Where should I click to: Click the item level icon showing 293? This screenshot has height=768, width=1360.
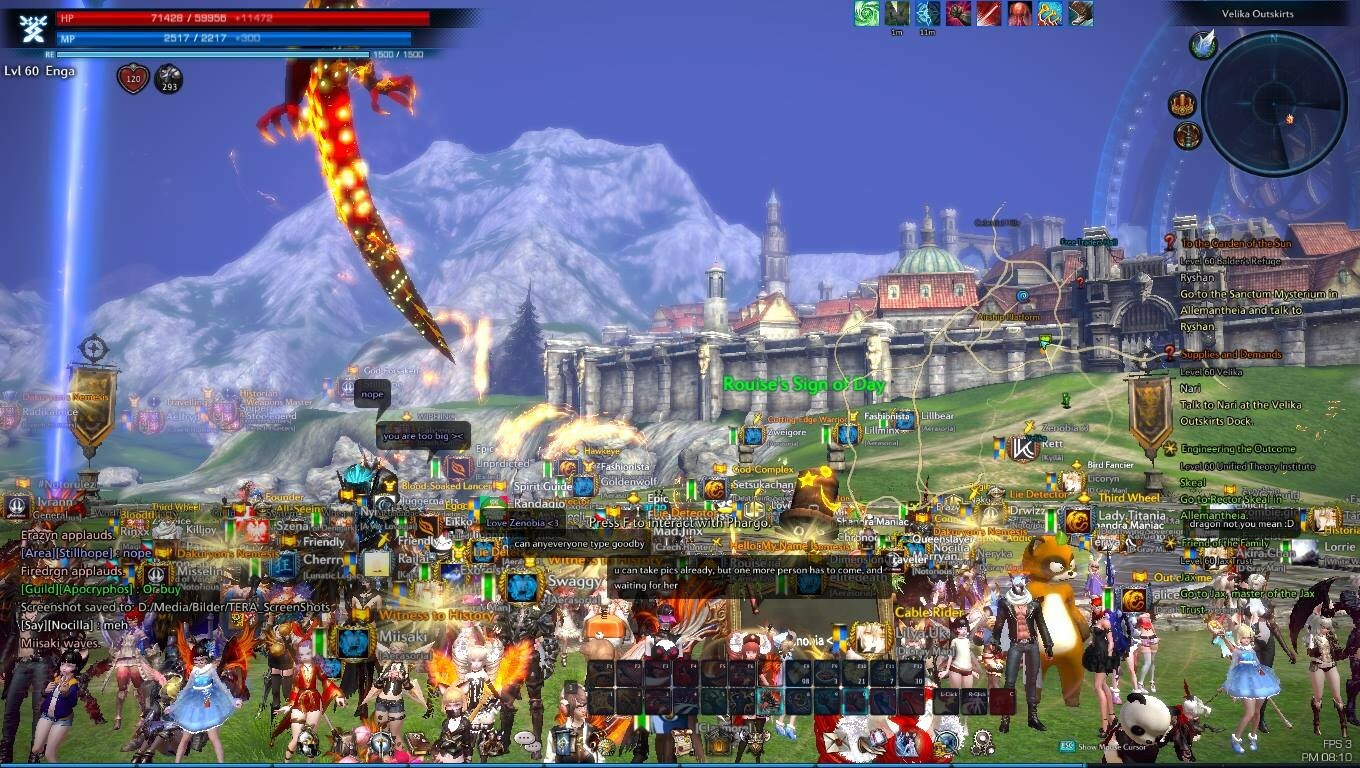pos(168,78)
